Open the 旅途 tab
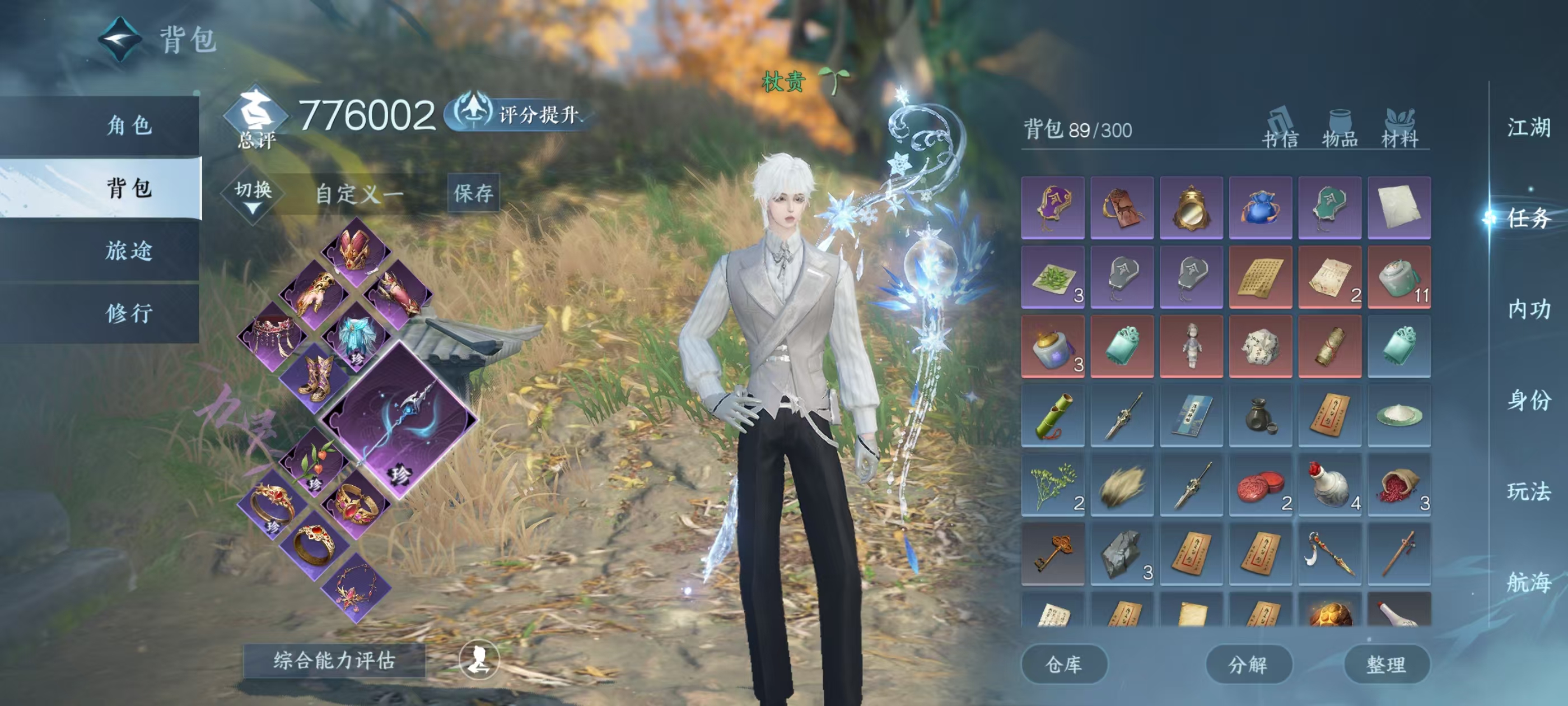Viewport: 1568px width, 706px height. [x=128, y=250]
